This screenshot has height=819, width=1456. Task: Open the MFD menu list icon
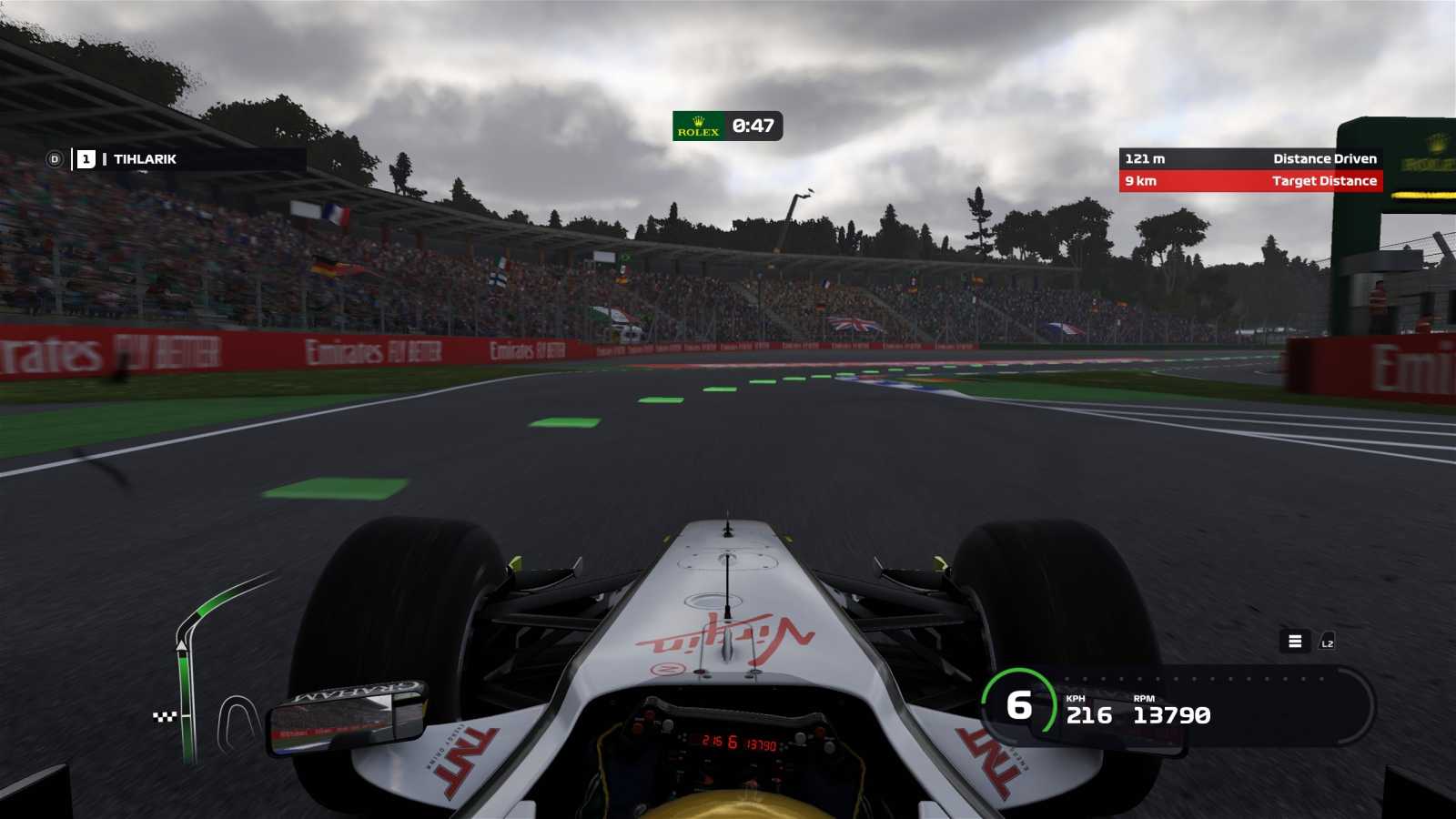click(1295, 642)
